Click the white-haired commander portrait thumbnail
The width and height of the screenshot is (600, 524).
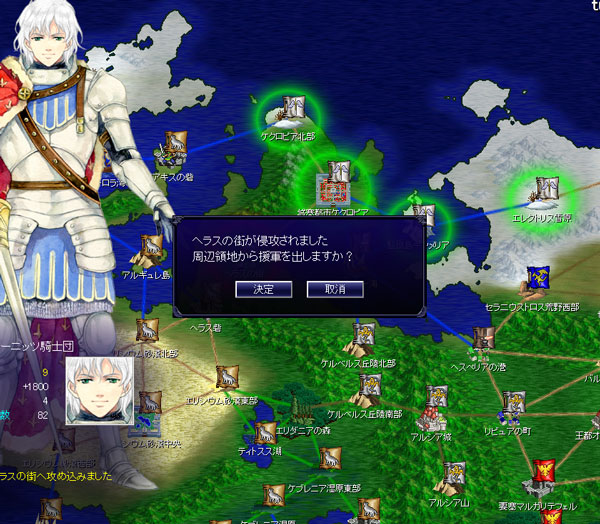click(x=100, y=390)
